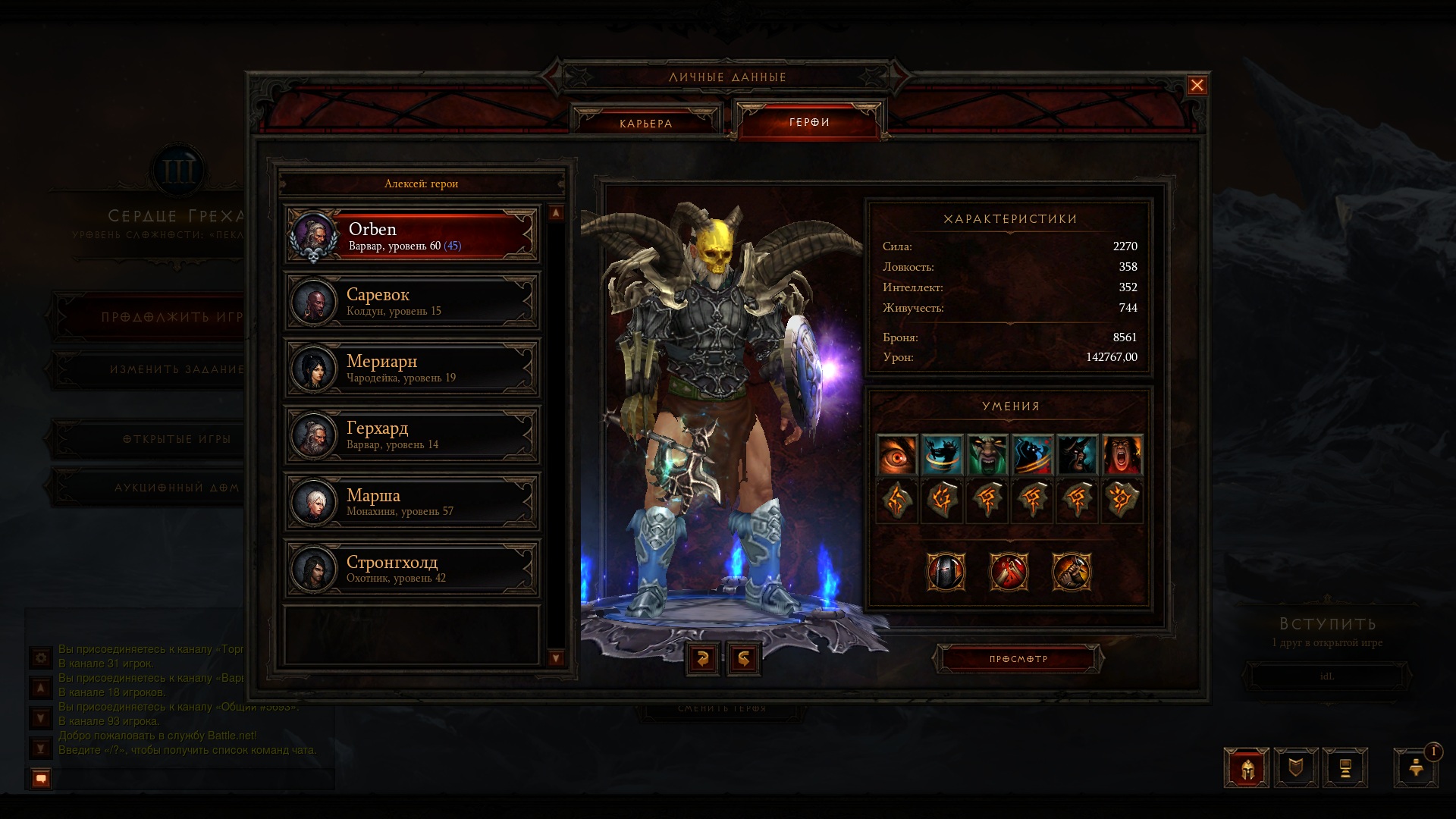Open the helmet icon menu button
This screenshot has height=819, width=1456.
1247,768
